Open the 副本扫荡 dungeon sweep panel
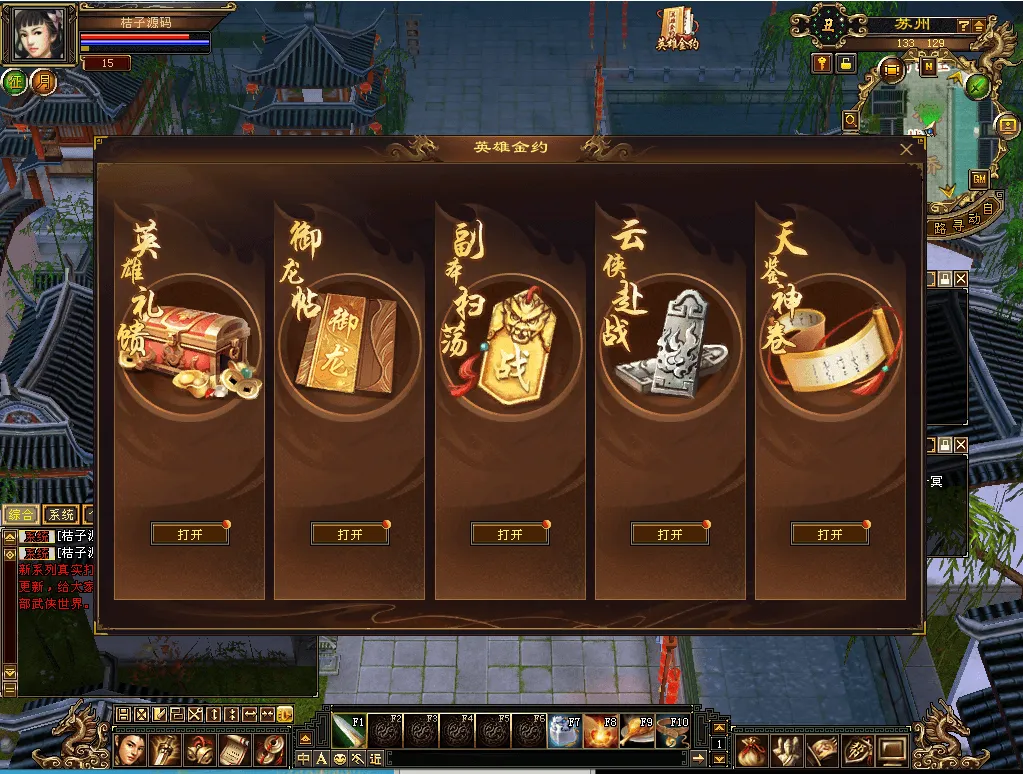Screen dimensions: 1023x774 (510, 535)
